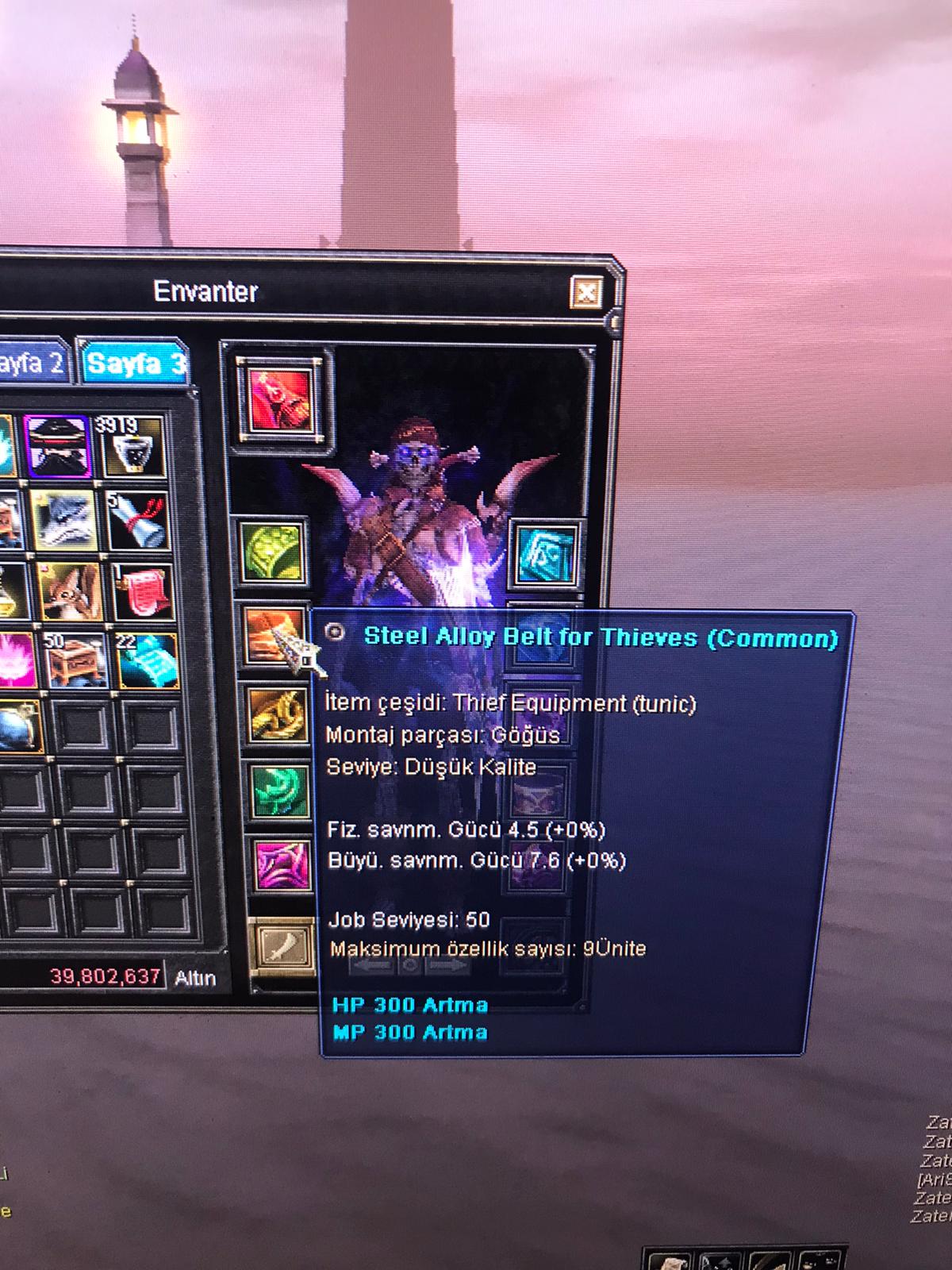This screenshot has width=952, height=1270.
Task: Select the Steel Alloy Belt equipment slot
Action: [272, 633]
